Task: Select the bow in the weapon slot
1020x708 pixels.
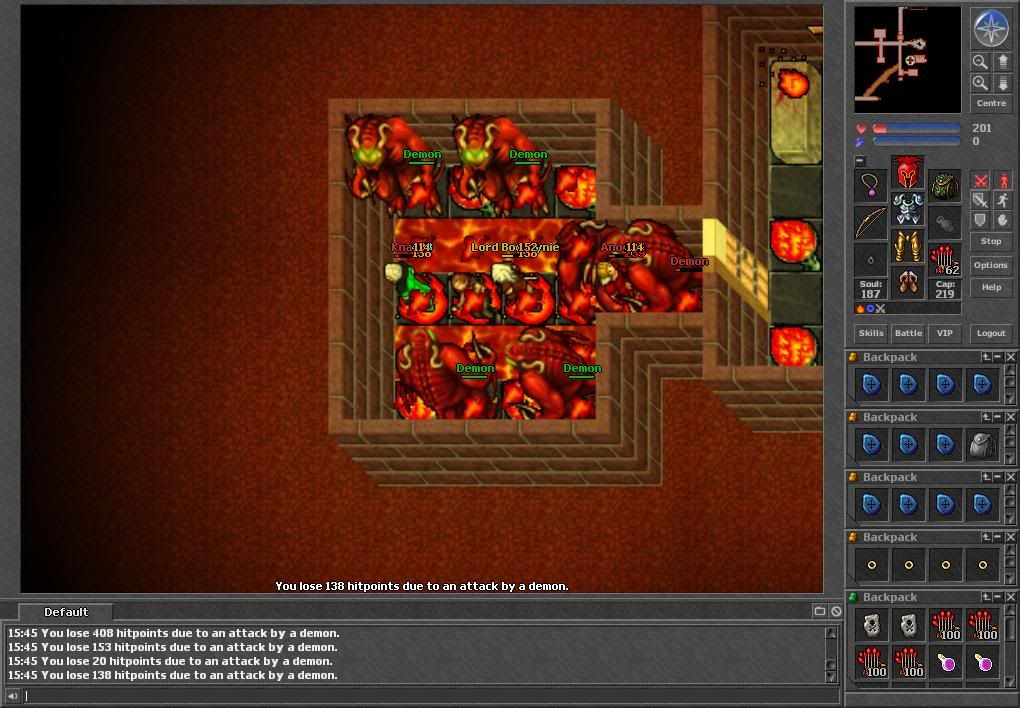Action: (871, 222)
